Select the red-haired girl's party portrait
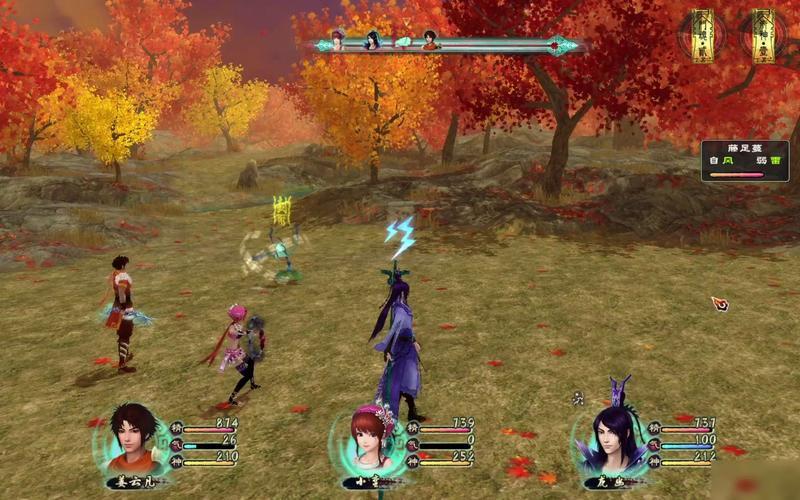This screenshot has height=500, width=800. click(x=367, y=440)
